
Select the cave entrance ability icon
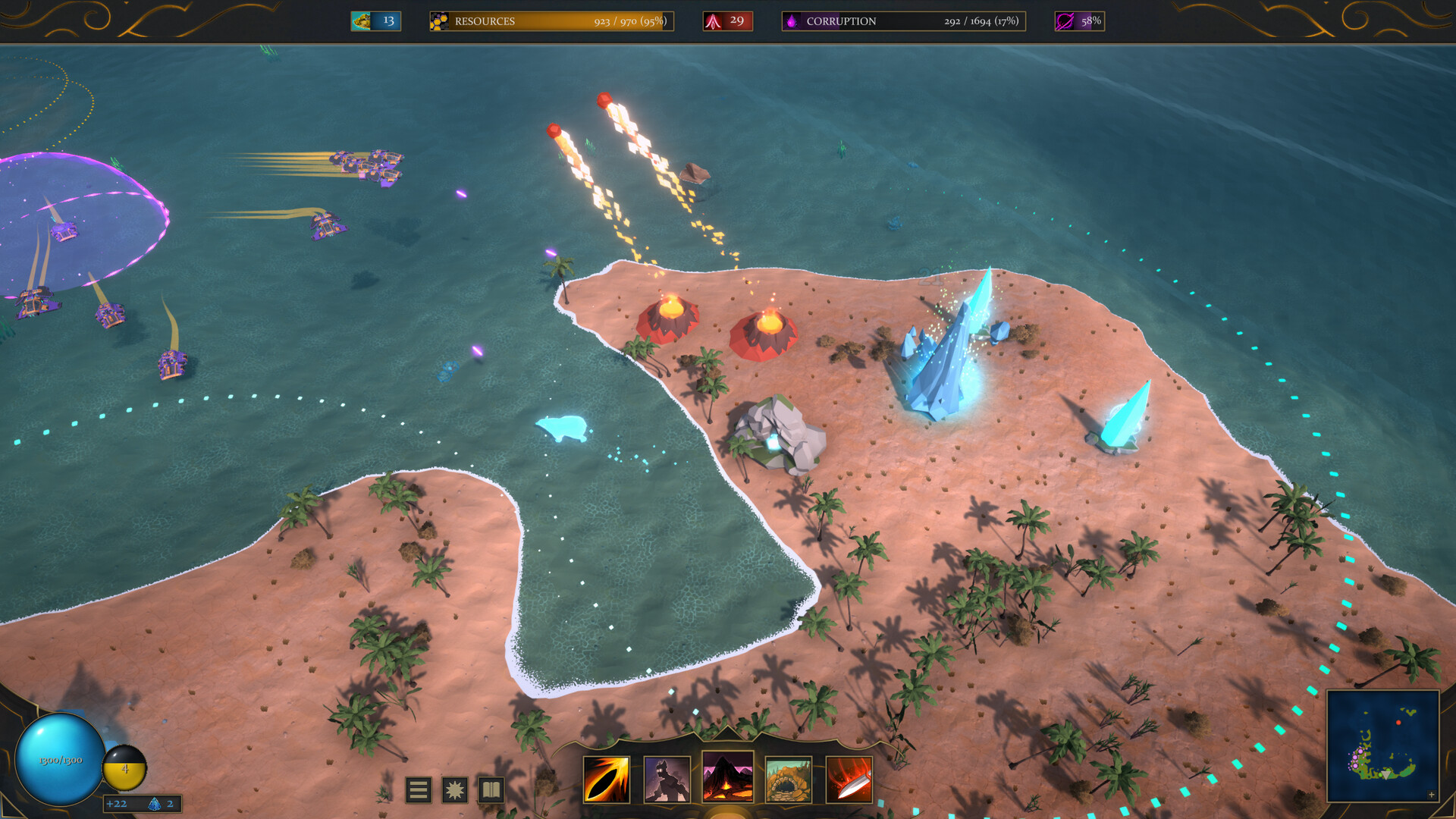pyautogui.click(x=789, y=781)
